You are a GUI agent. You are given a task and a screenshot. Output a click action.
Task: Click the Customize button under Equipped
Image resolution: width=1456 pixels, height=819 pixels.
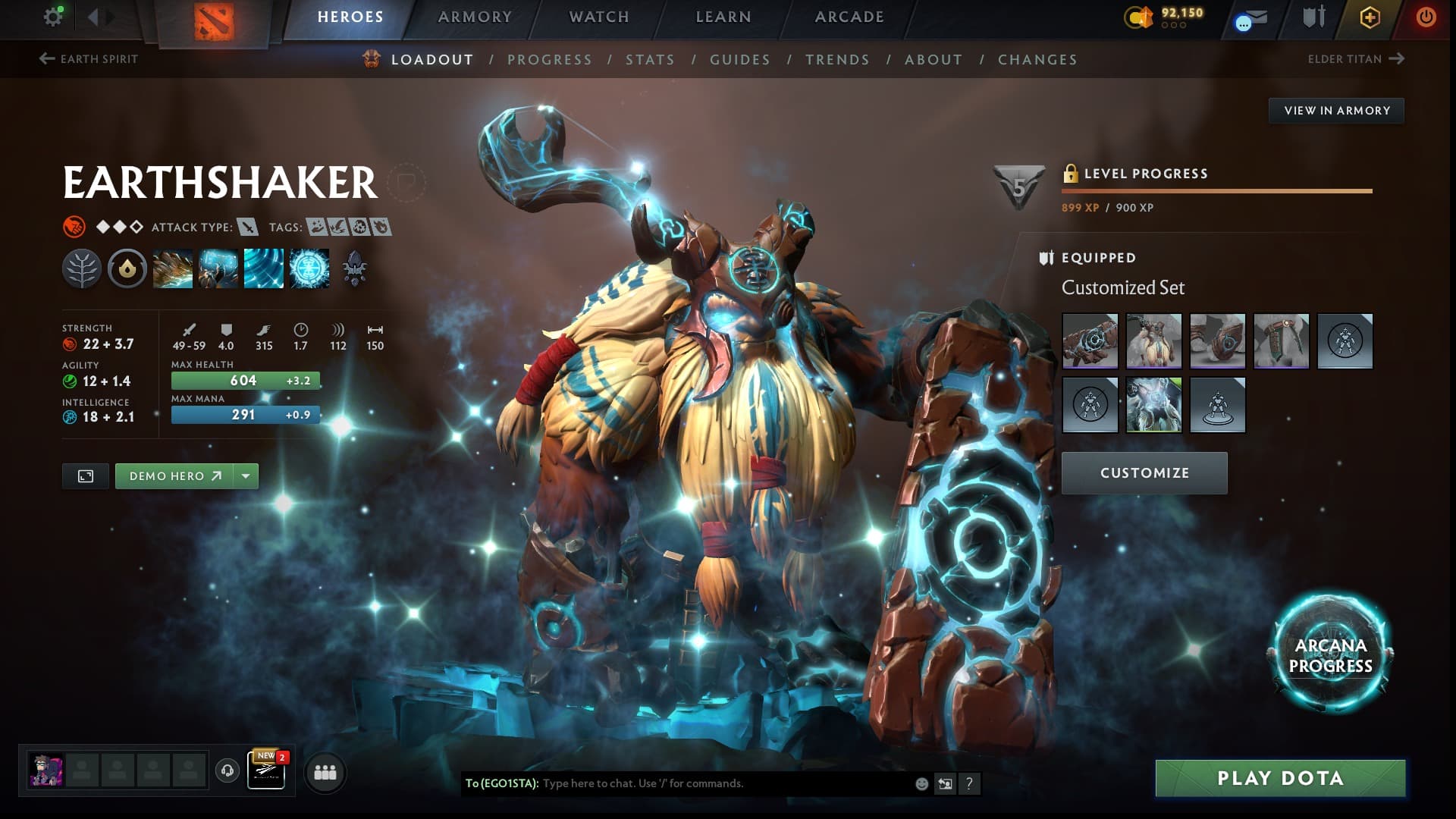[1144, 472]
